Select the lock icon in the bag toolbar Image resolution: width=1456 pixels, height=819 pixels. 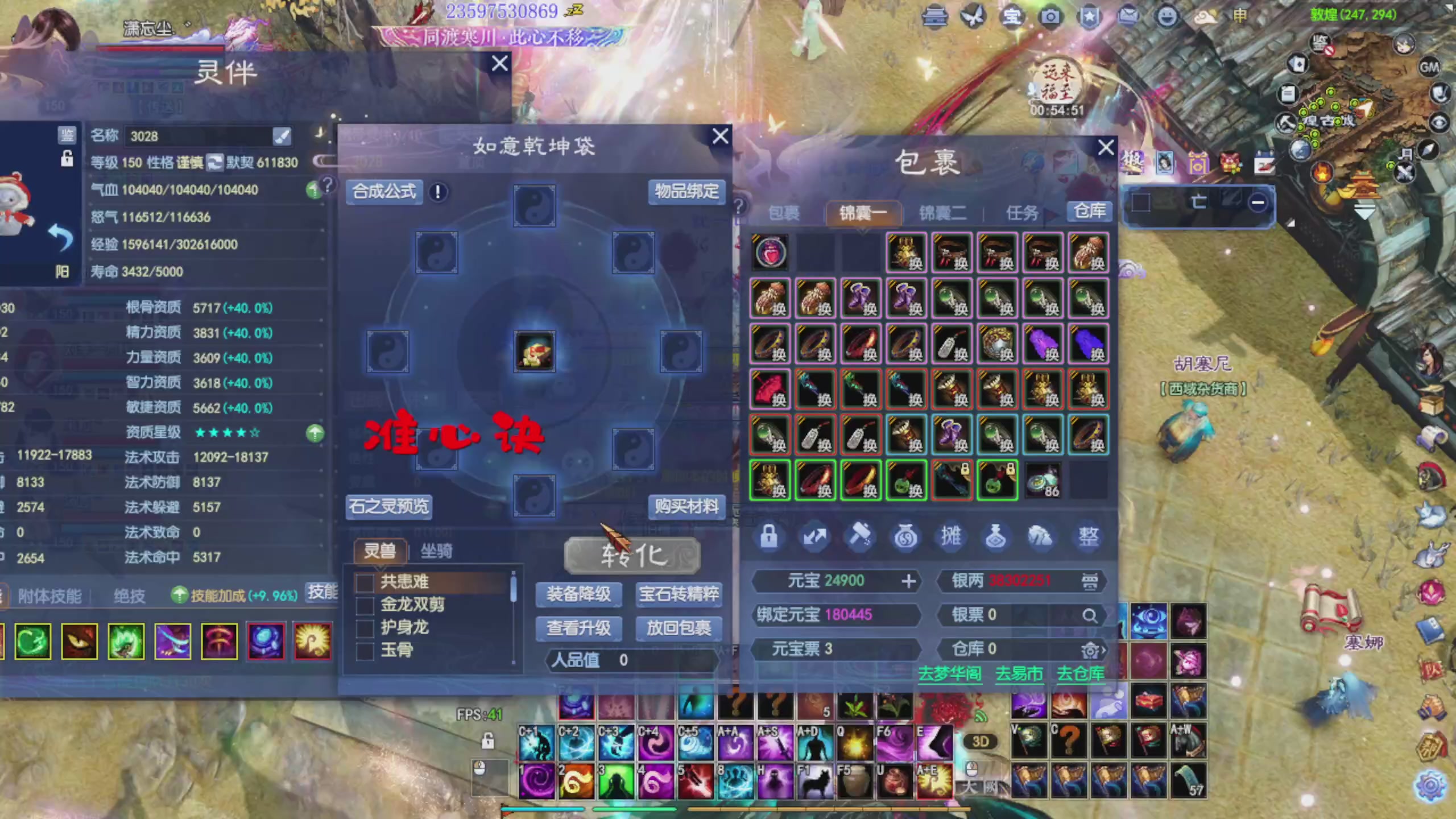click(x=770, y=536)
